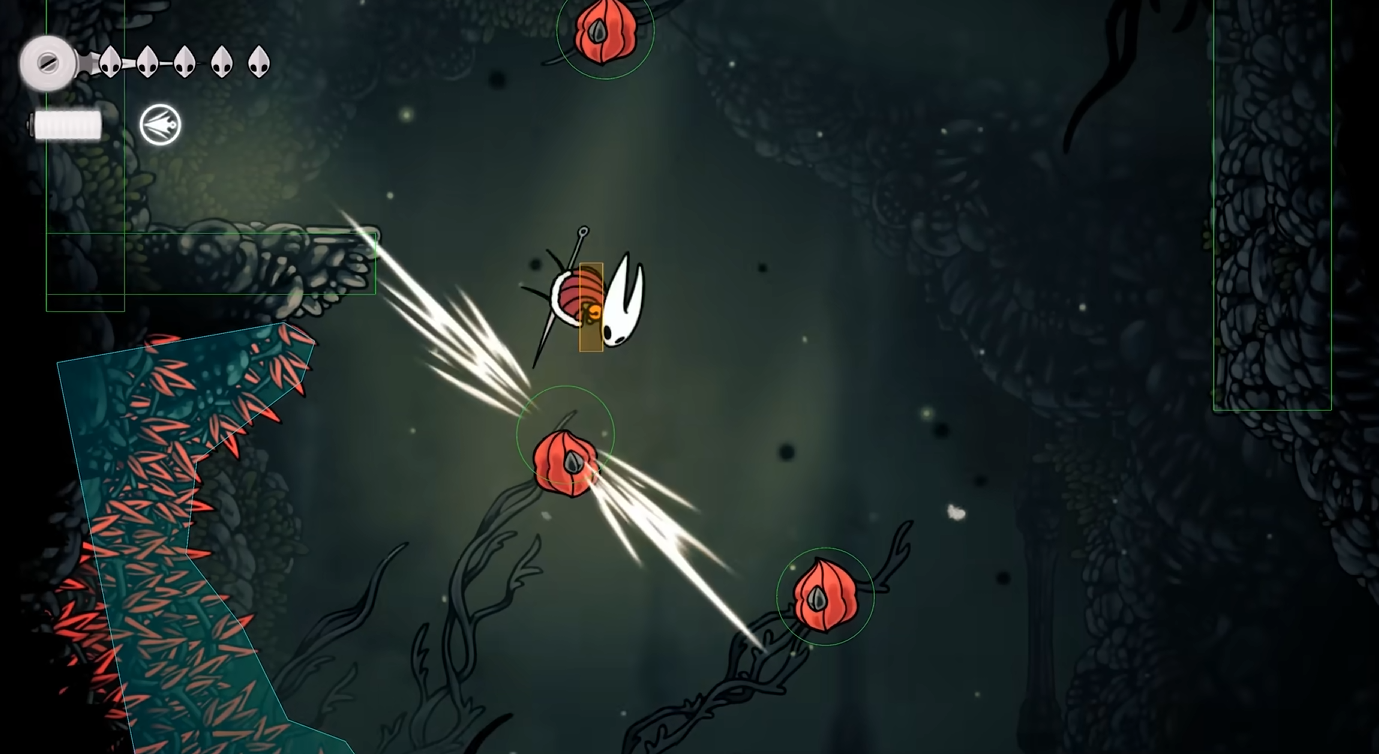Click the fourth health mask icon

coord(221,61)
